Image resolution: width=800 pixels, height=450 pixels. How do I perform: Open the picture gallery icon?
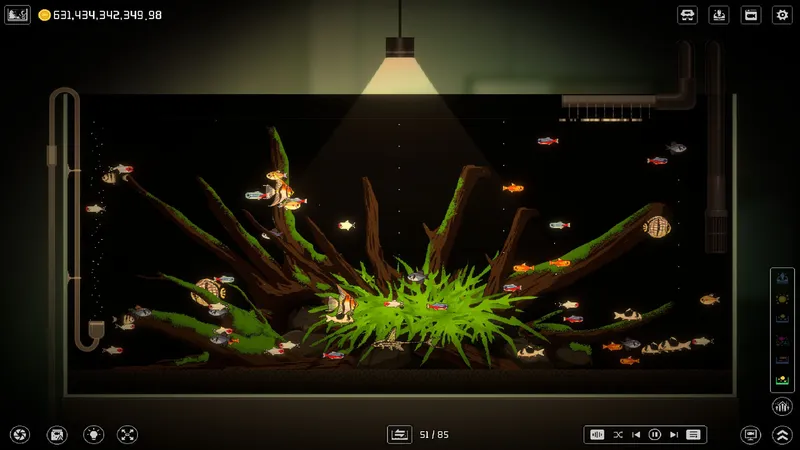tap(57, 435)
